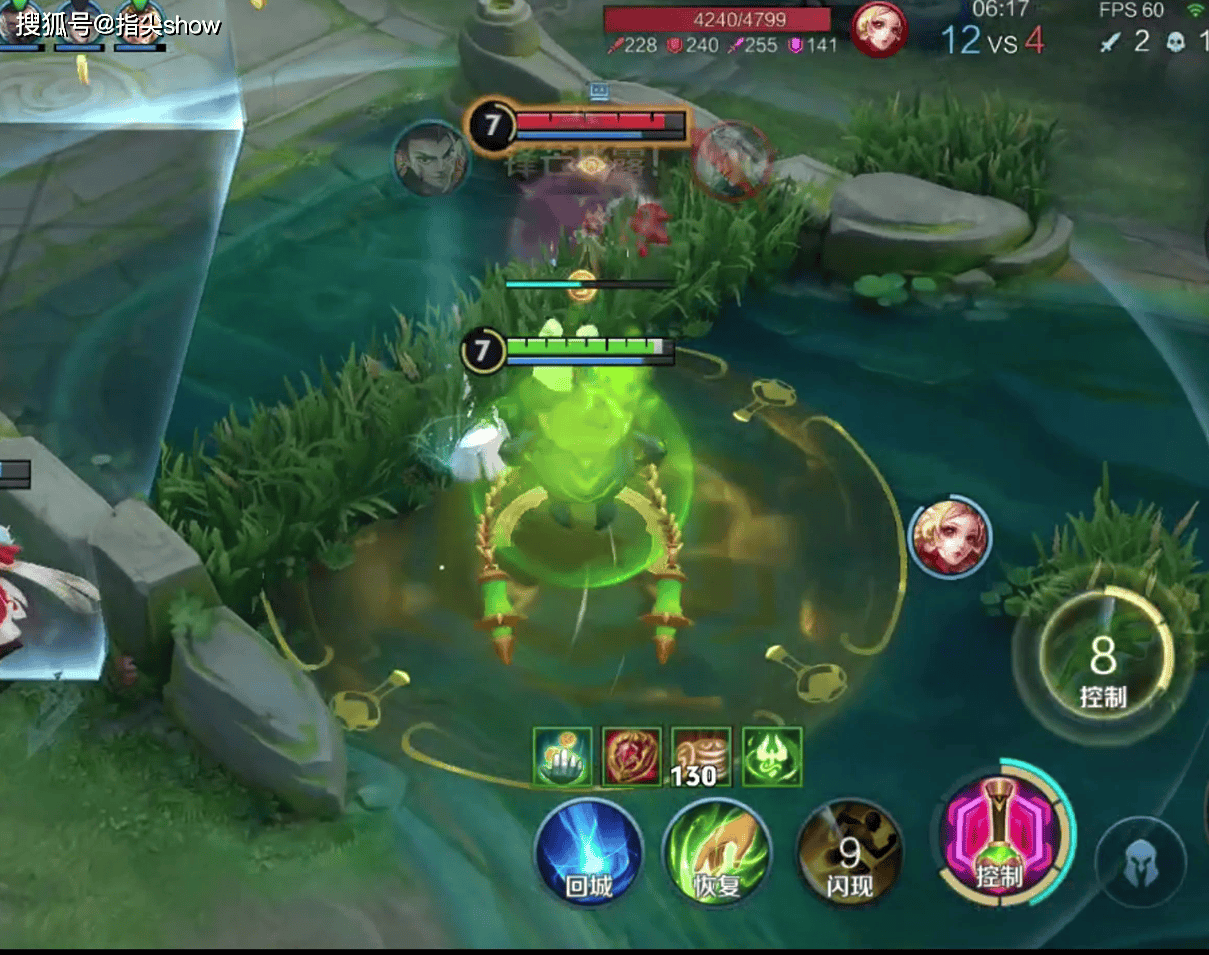
Task: Inspect the red rose buff icon
Action: 631,757
